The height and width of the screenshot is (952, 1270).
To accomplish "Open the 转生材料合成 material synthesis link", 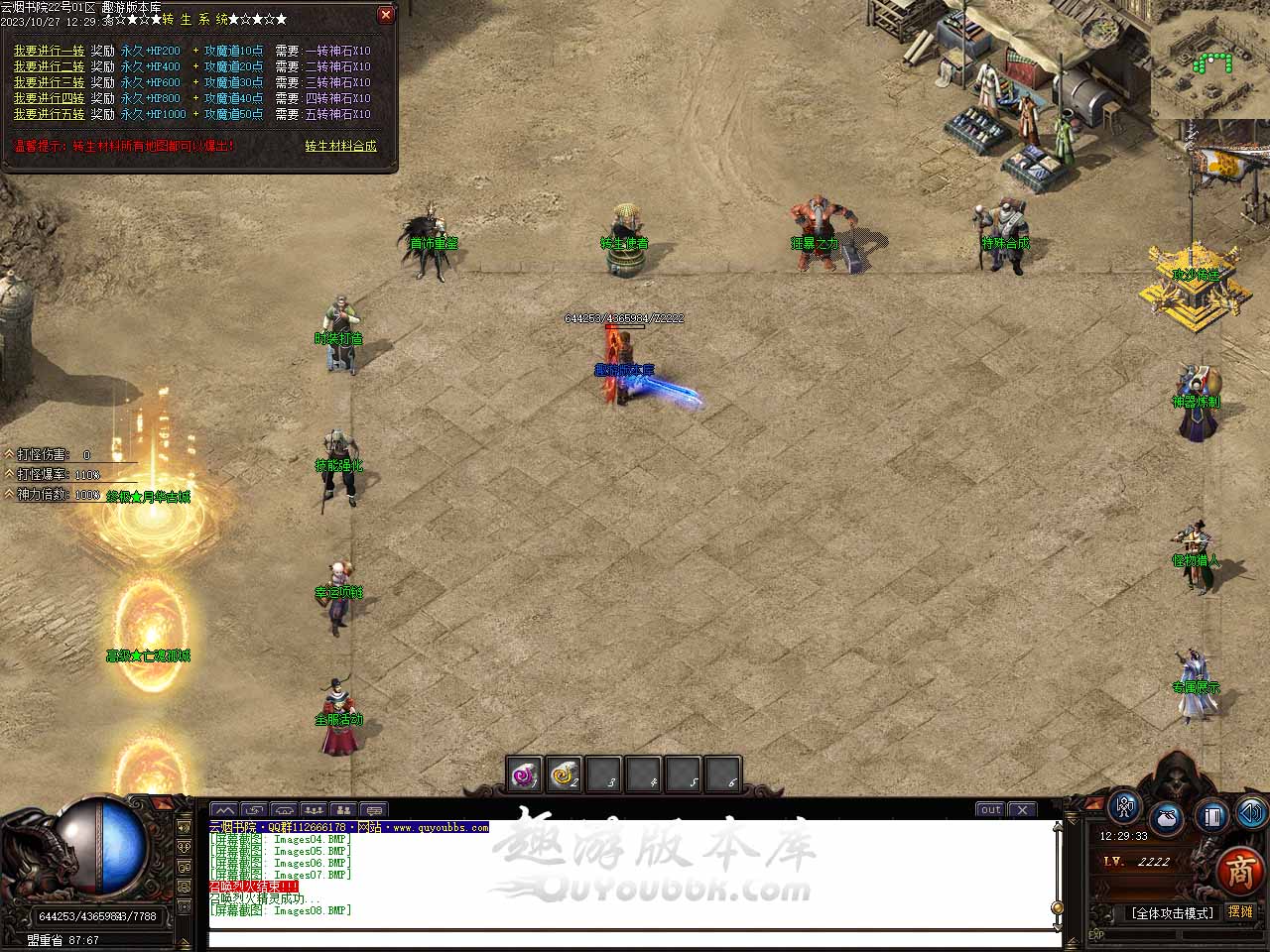I will (340, 146).
